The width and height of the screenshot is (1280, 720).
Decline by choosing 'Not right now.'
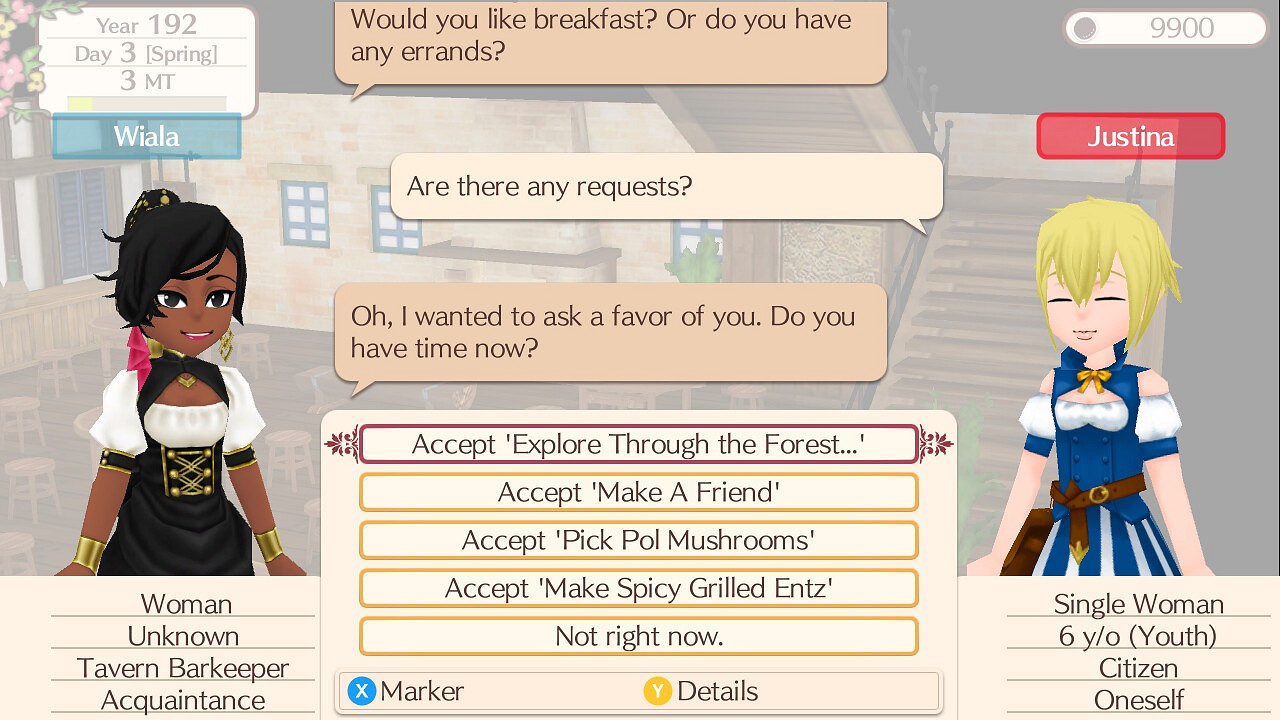(x=639, y=636)
